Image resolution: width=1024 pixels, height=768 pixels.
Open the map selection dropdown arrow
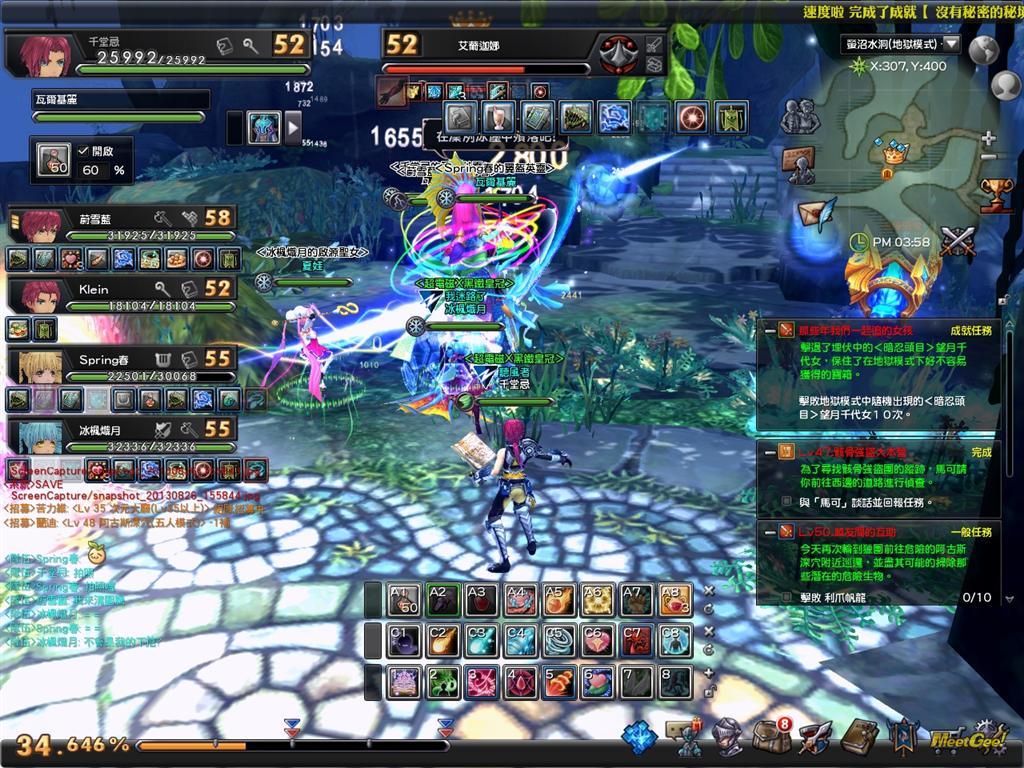(950, 44)
